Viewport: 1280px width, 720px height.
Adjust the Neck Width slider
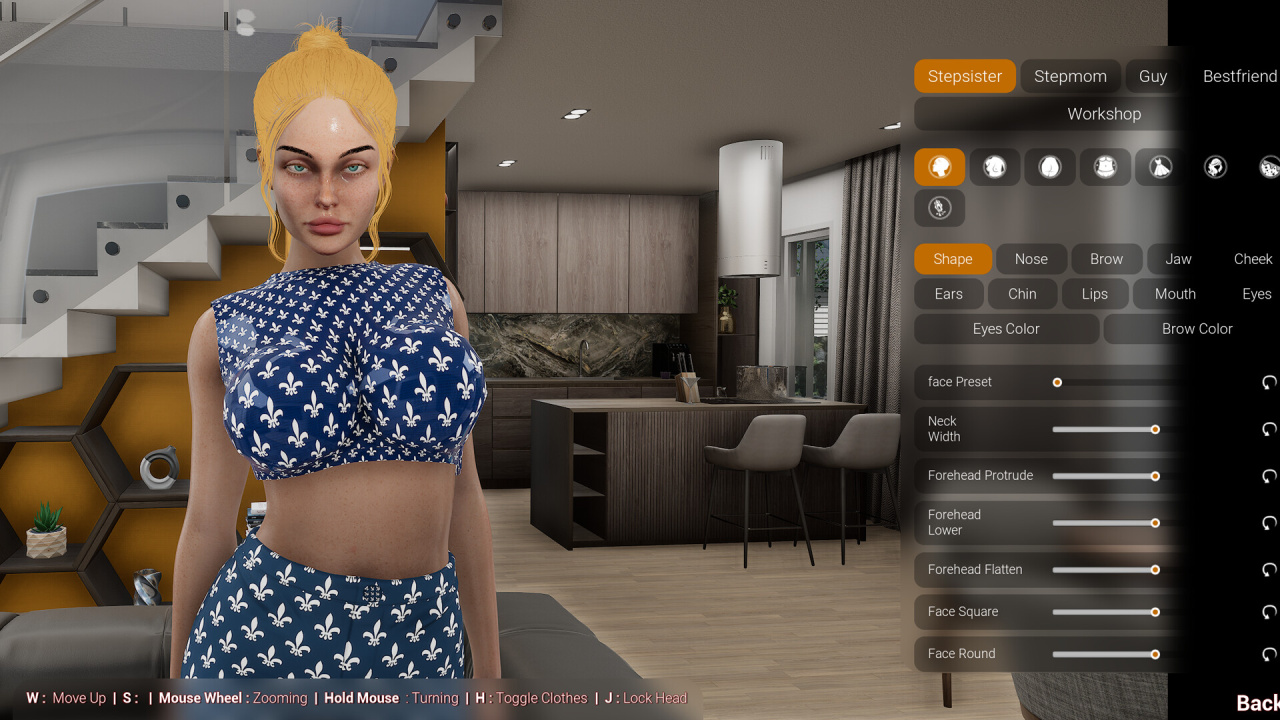[x=1155, y=429]
